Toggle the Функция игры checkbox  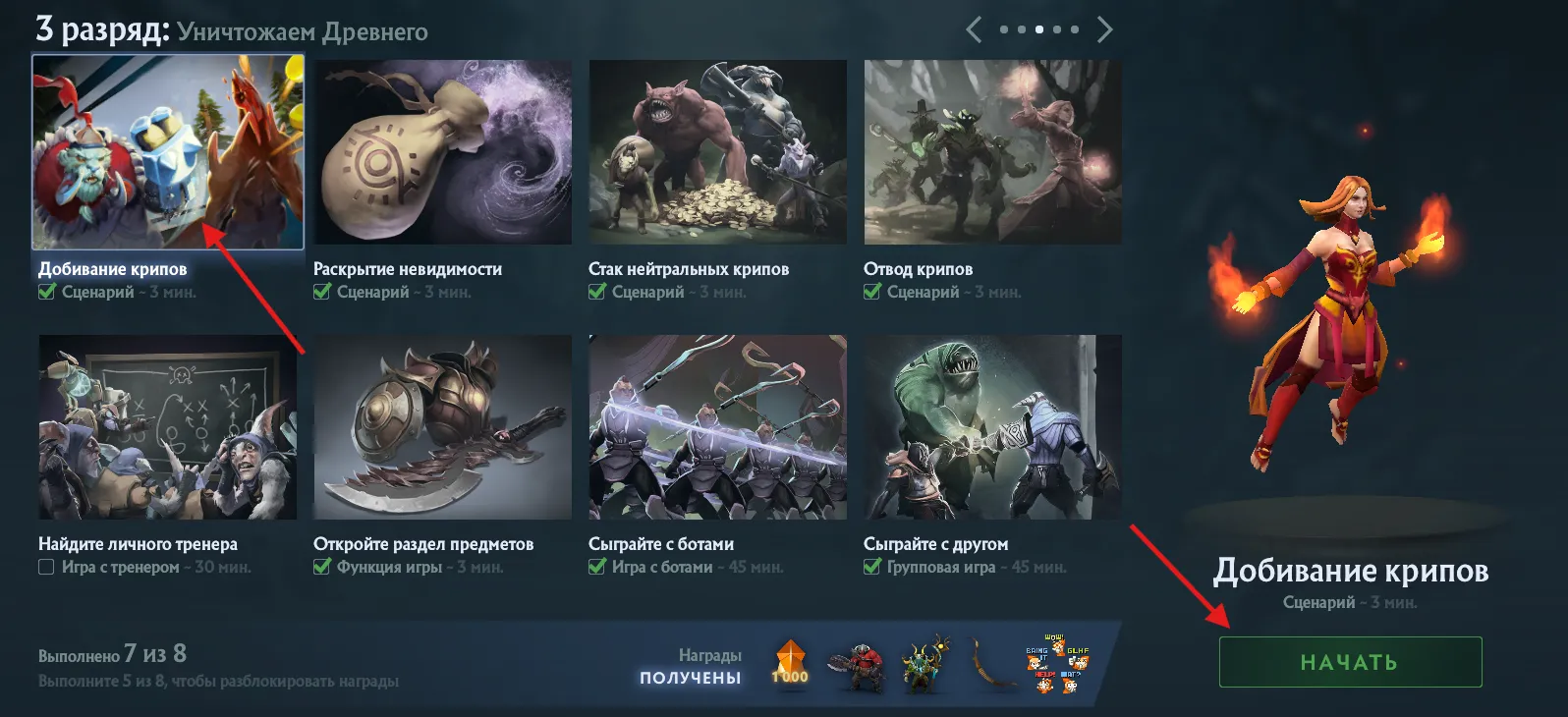pyautogui.click(x=321, y=567)
